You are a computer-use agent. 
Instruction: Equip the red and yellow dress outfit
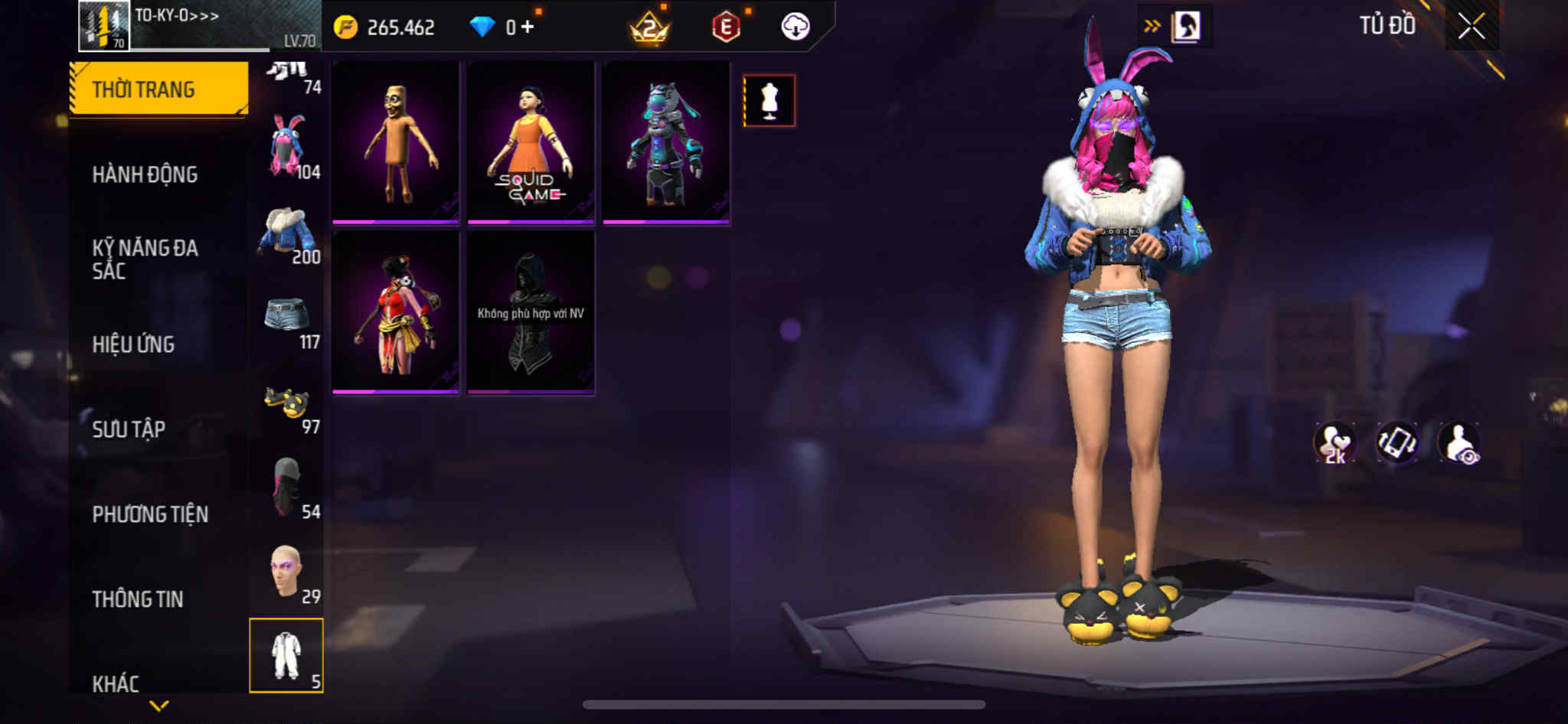pos(396,312)
